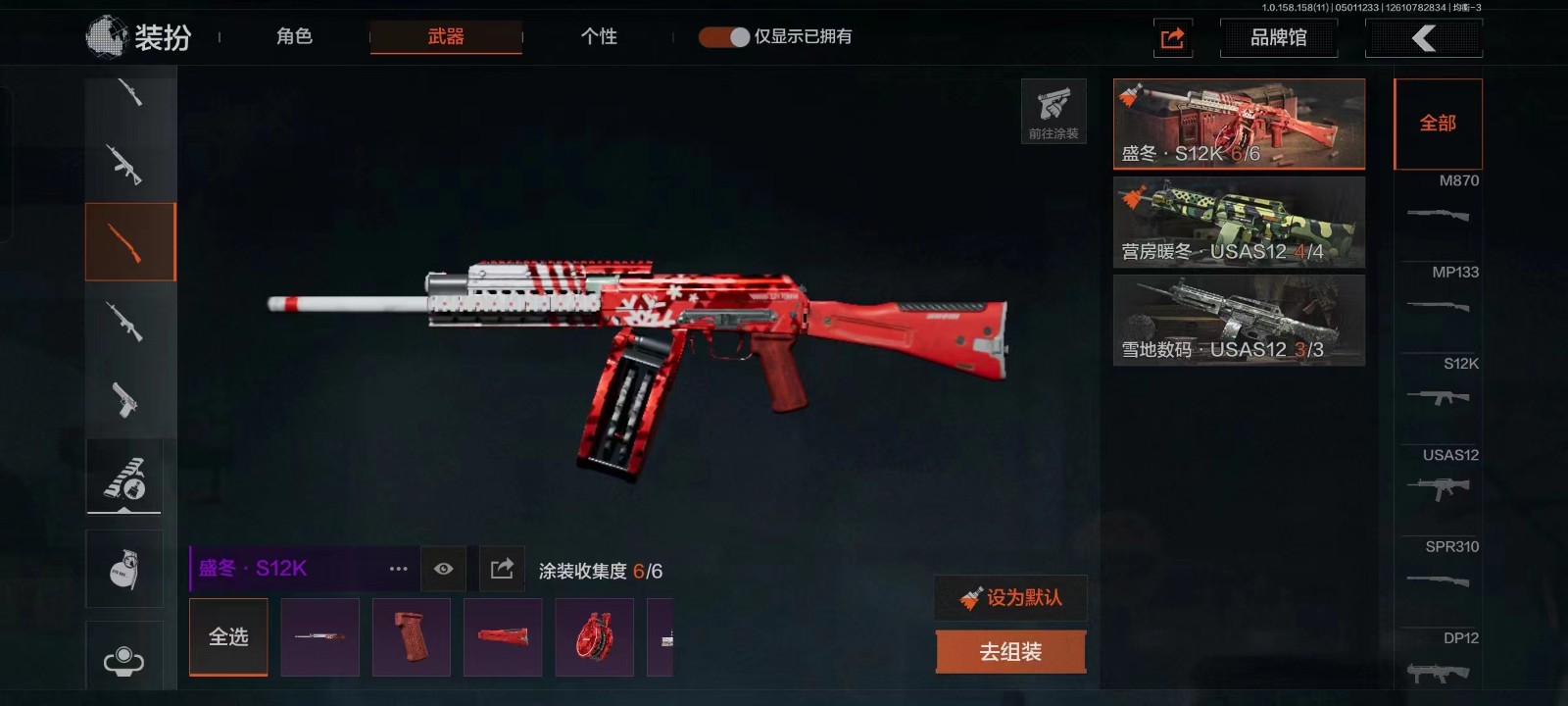The width and height of the screenshot is (1568, 706).
Task: Toggle 仅显示已拥有 filter
Action: [x=724, y=37]
